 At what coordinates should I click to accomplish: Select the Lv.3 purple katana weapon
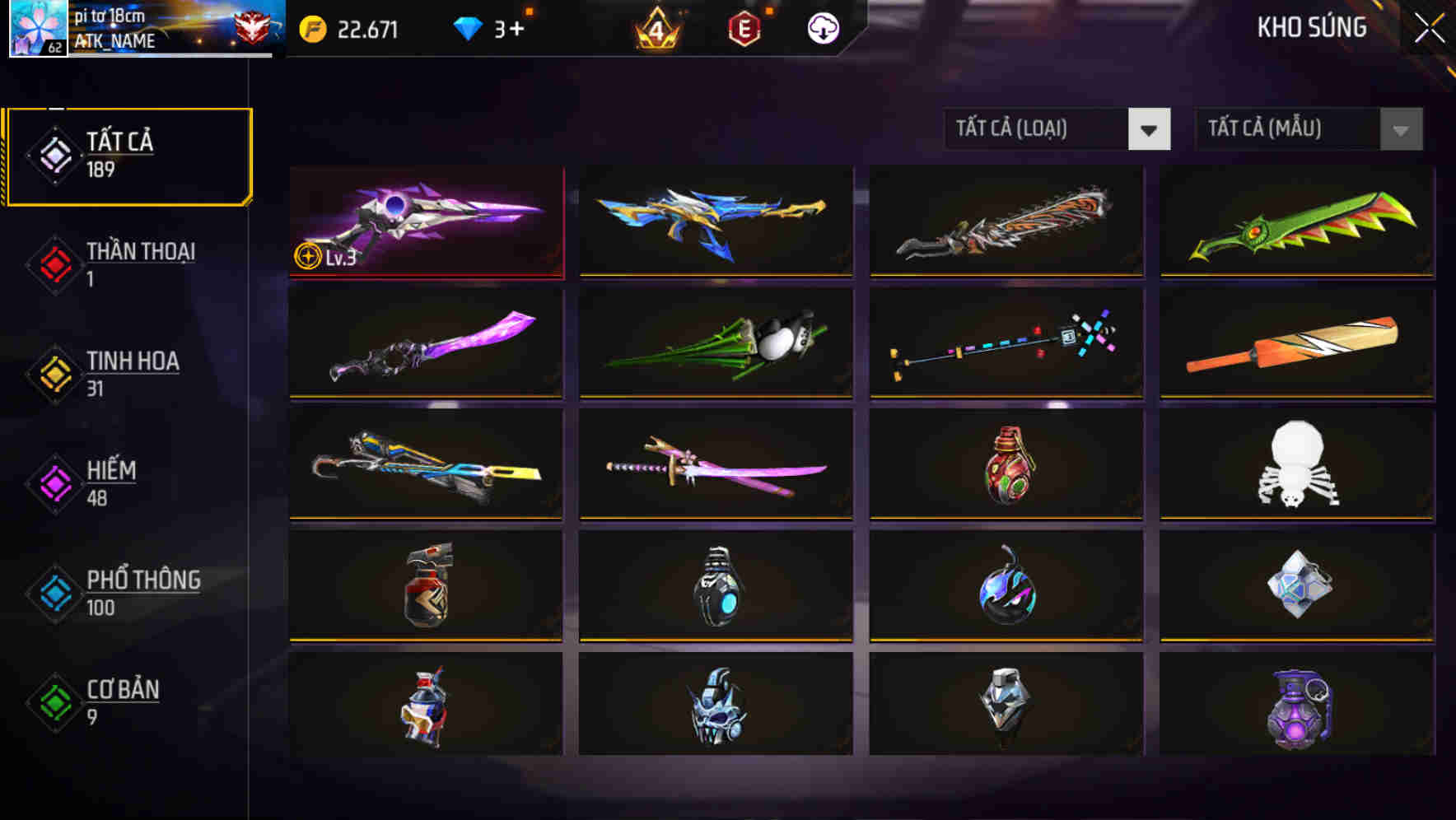click(425, 222)
